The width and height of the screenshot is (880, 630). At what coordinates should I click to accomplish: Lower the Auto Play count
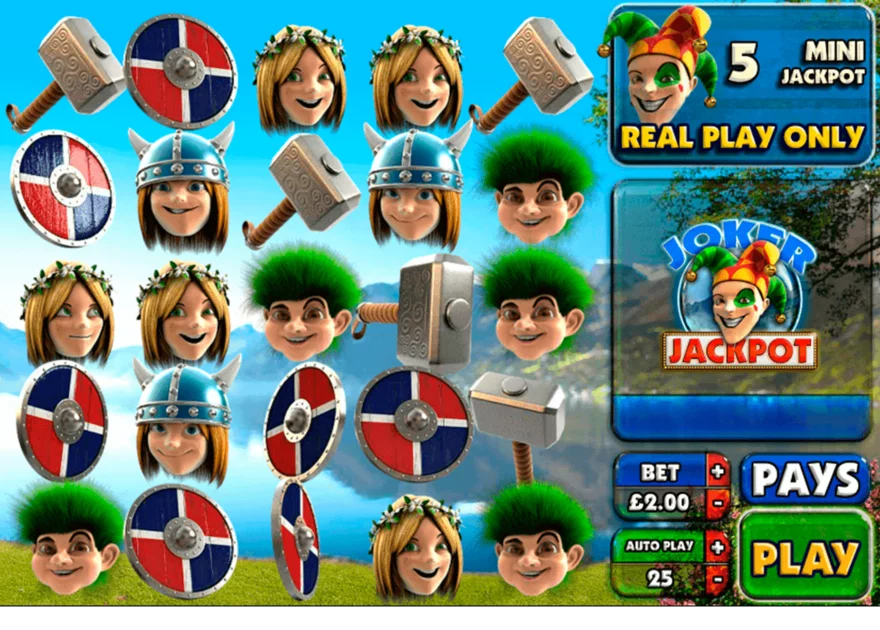coord(717,577)
